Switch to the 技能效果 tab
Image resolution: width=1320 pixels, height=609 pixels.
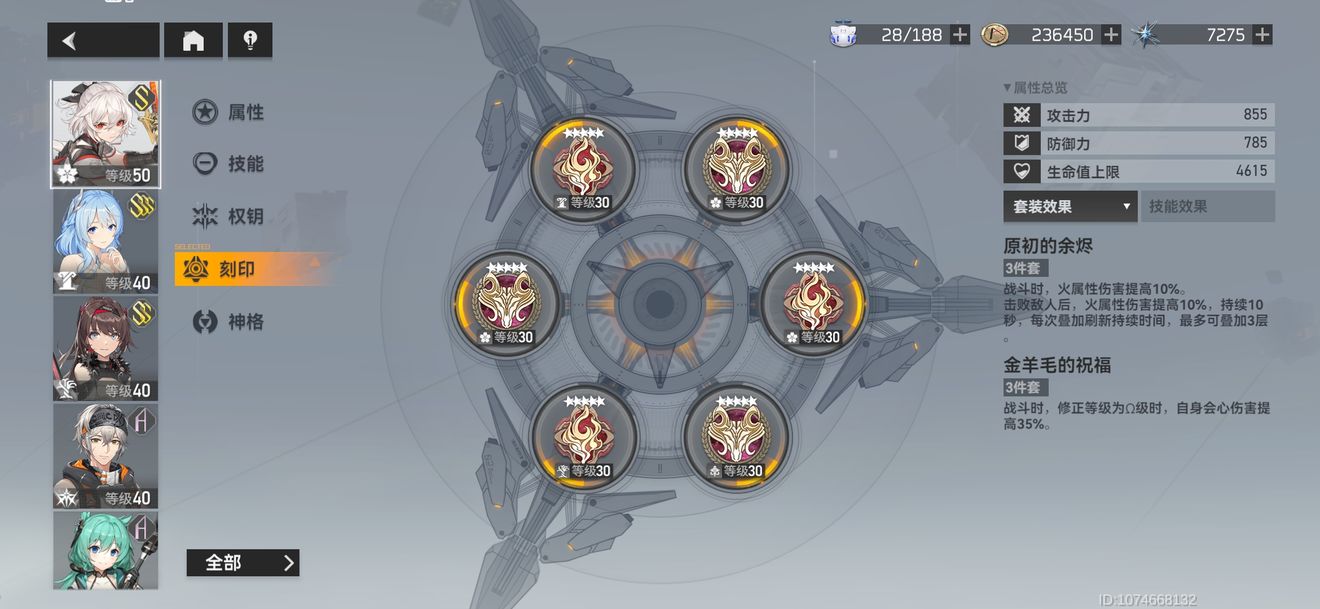click(x=1207, y=207)
